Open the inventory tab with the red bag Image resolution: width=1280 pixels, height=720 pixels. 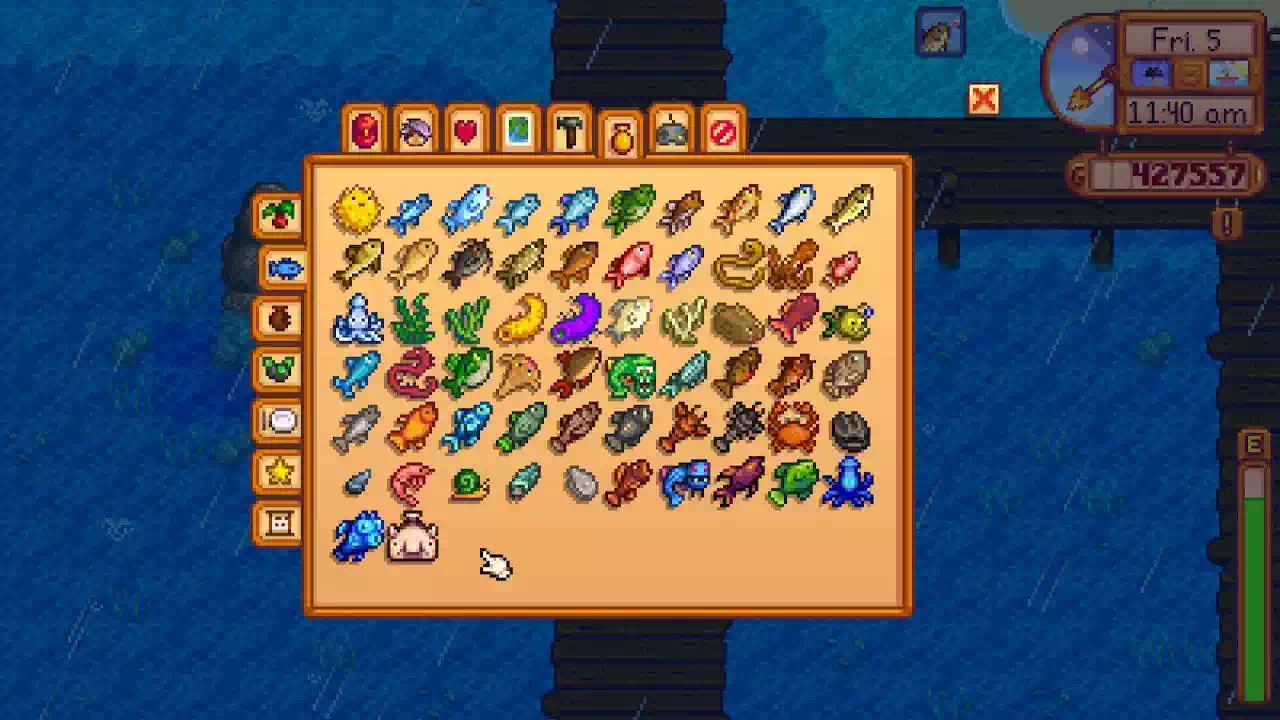tap(365, 131)
